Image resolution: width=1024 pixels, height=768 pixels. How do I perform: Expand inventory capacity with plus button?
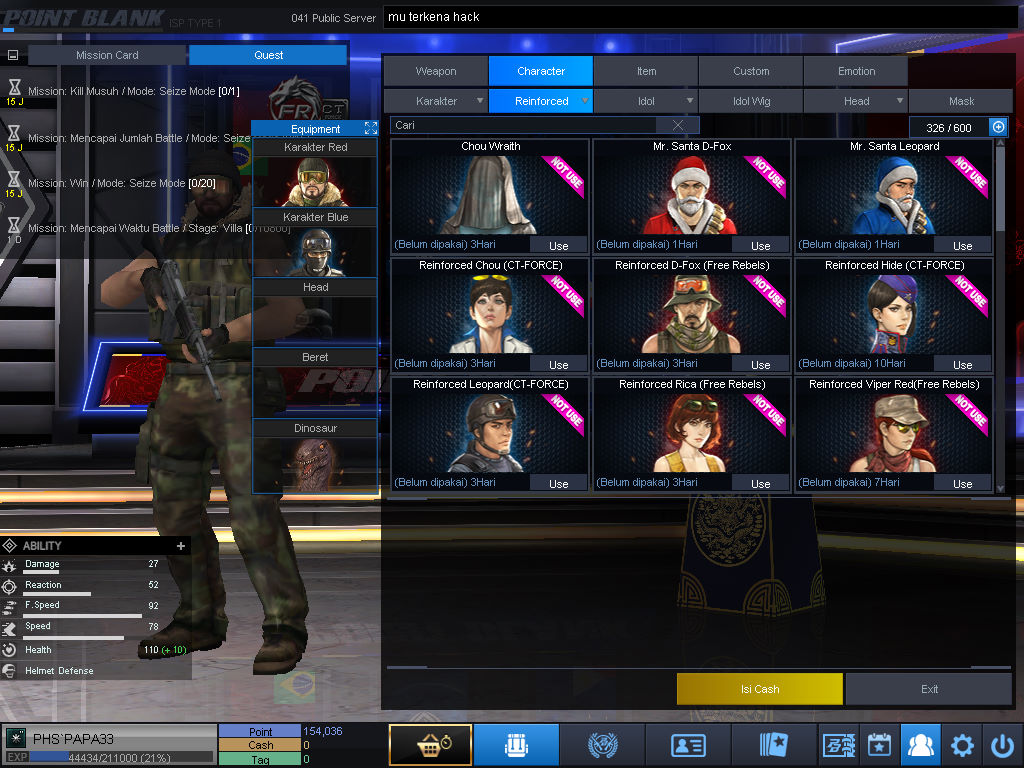(997, 127)
